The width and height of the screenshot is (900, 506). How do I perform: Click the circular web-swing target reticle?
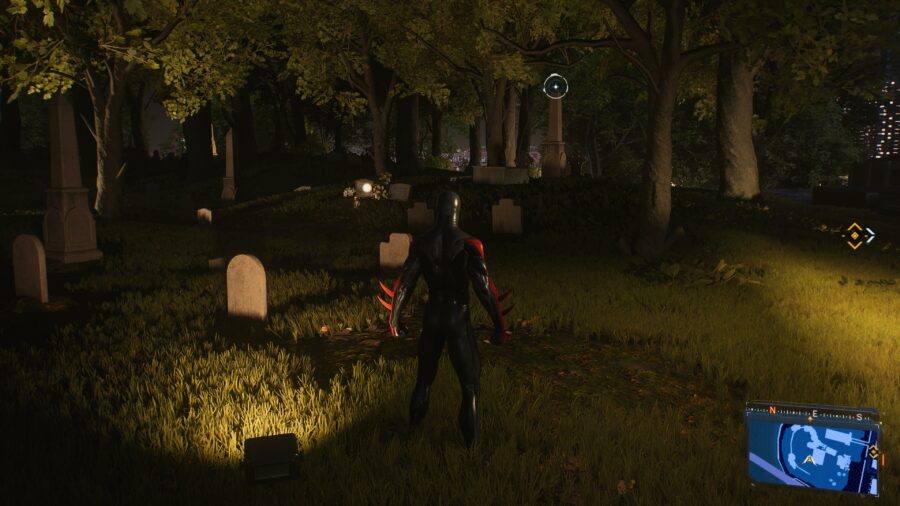tap(555, 86)
